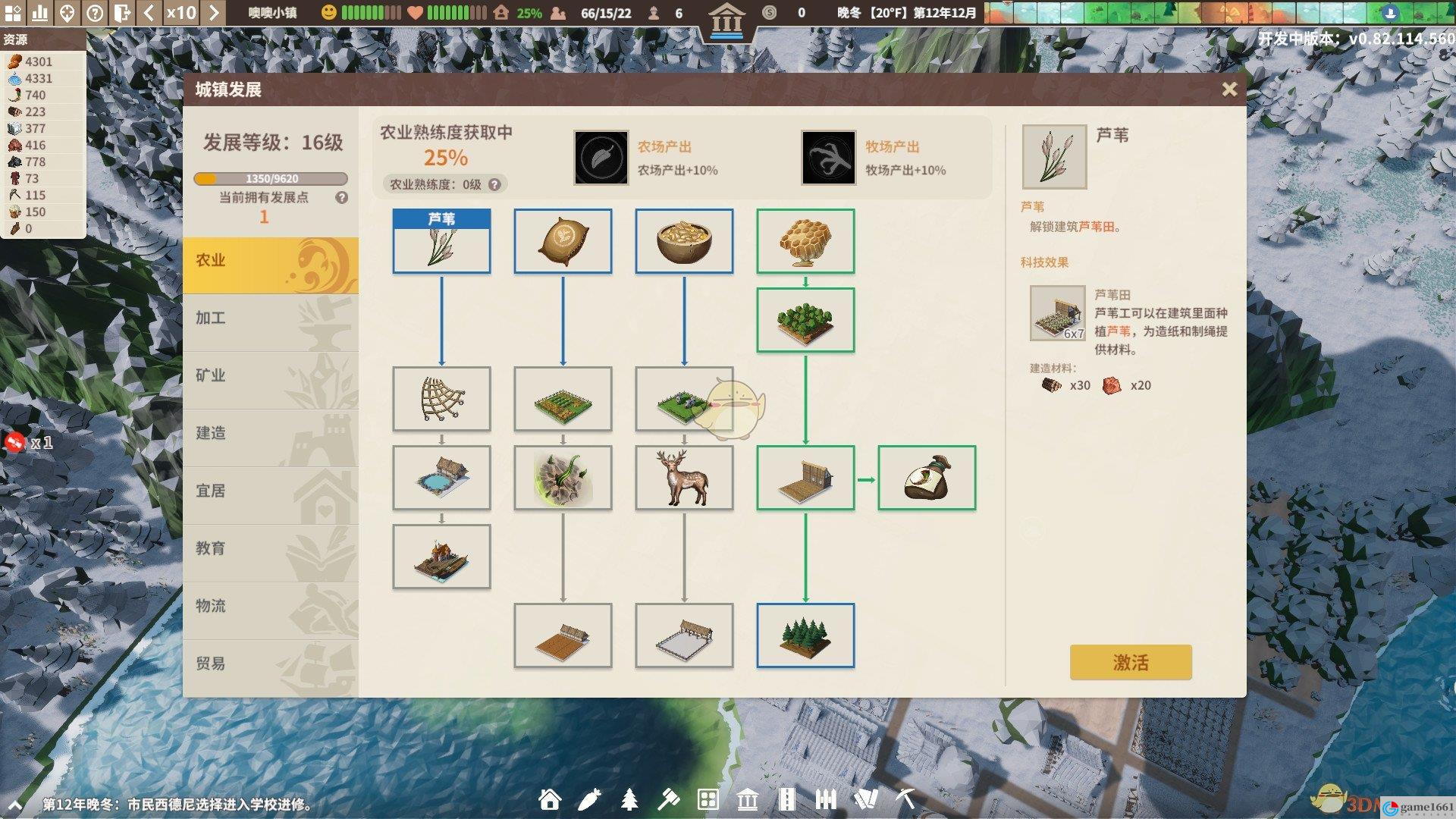Show the 宜居 livability tab
The height and width of the screenshot is (819, 1456).
(x=270, y=491)
